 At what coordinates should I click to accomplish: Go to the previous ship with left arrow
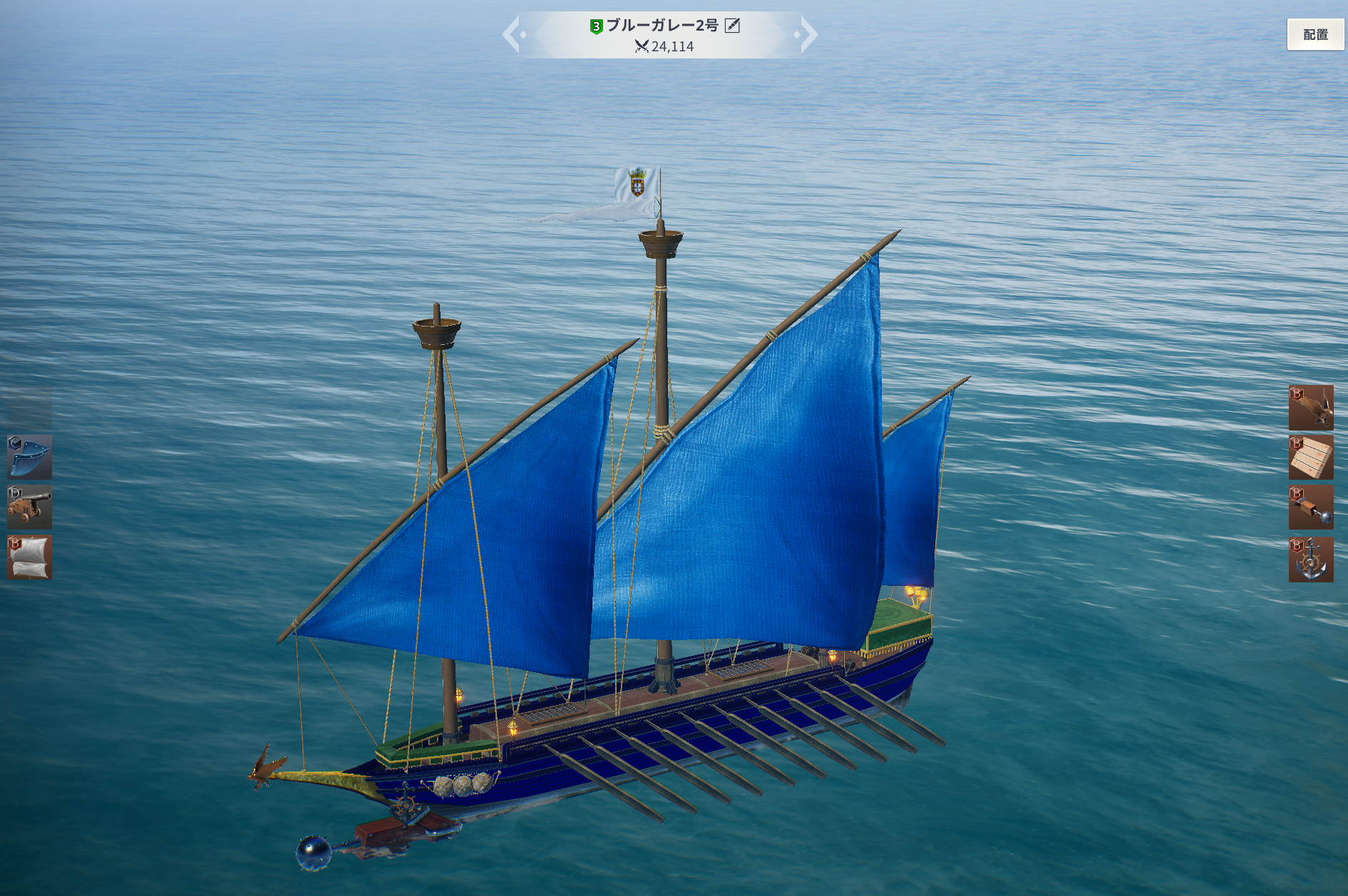pyautogui.click(x=512, y=34)
